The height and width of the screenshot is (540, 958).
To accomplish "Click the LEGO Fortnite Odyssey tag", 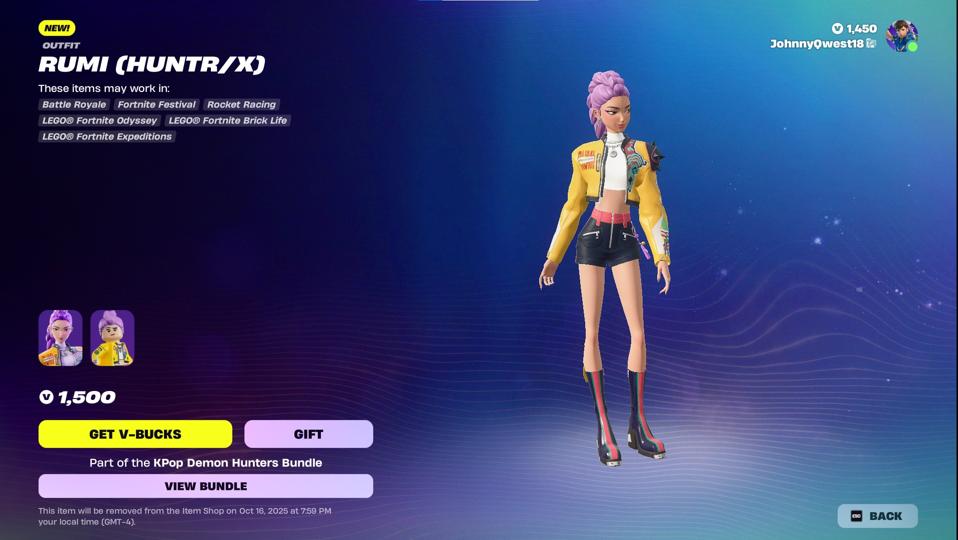I will coord(99,120).
